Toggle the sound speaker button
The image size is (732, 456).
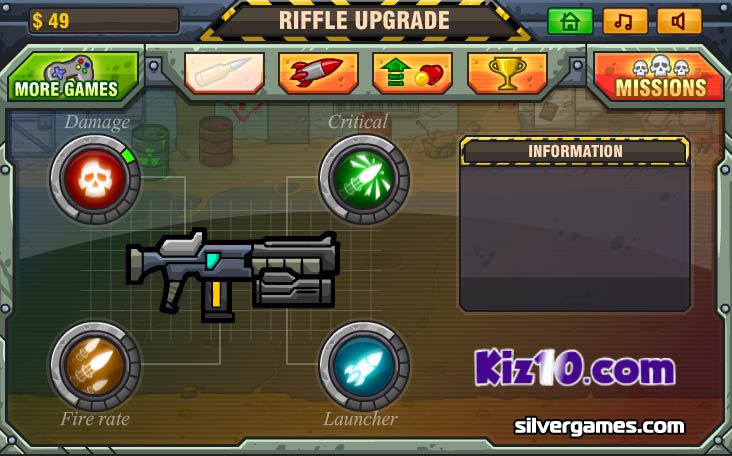click(679, 21)
